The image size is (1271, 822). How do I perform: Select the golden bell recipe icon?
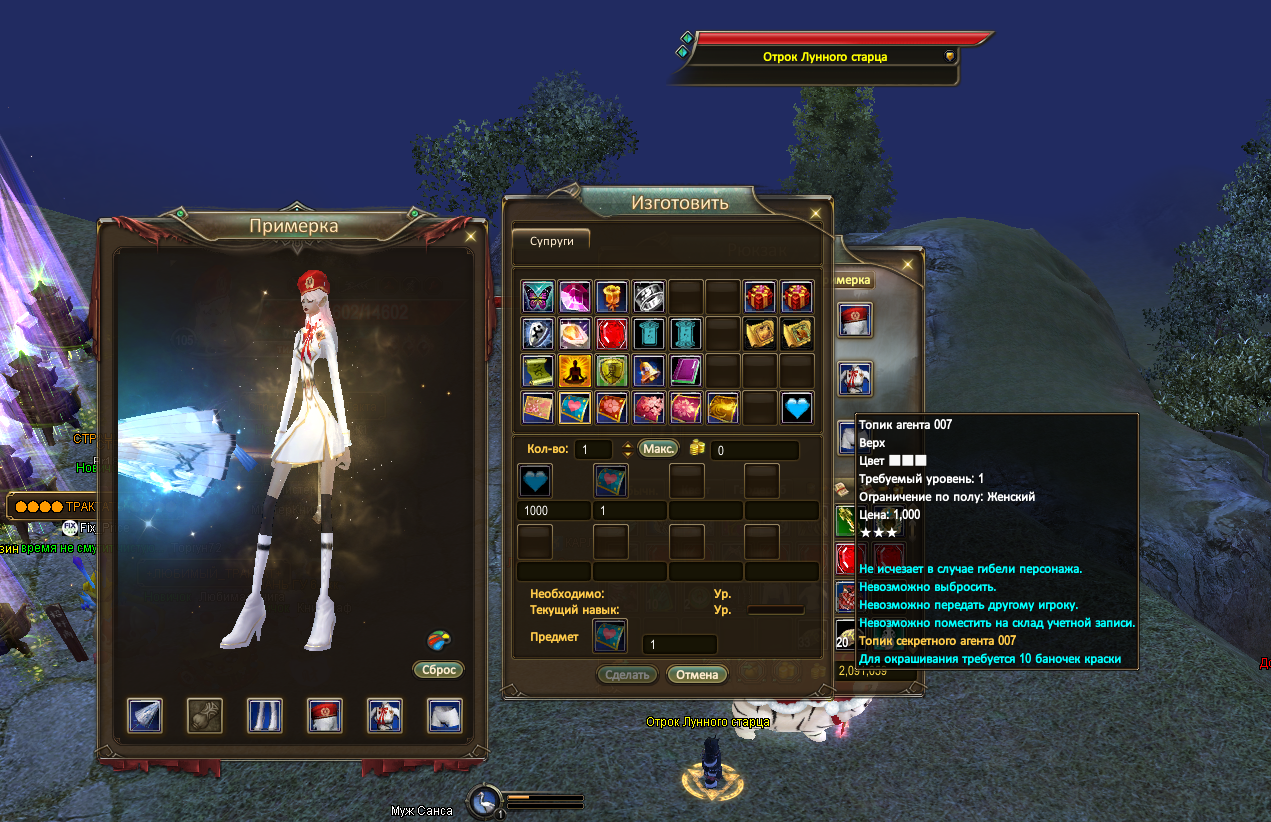click(x=648, y=370)
